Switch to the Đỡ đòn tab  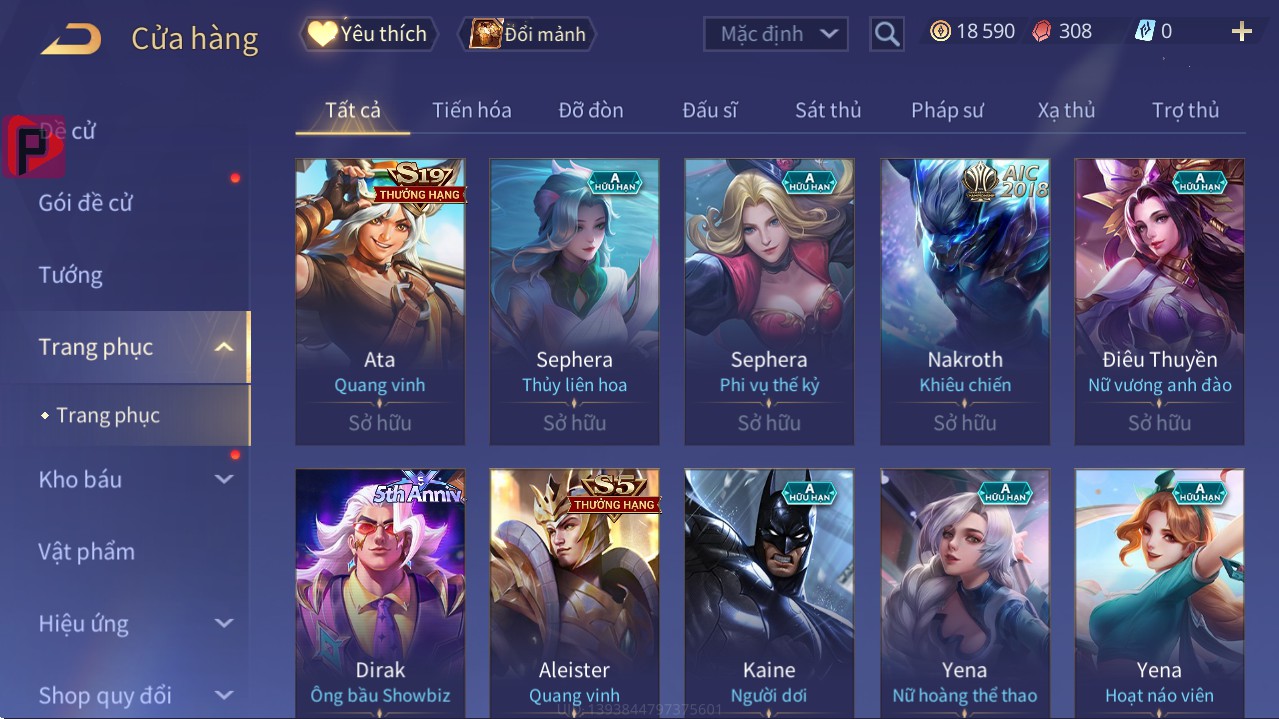[x=590, y=110]
